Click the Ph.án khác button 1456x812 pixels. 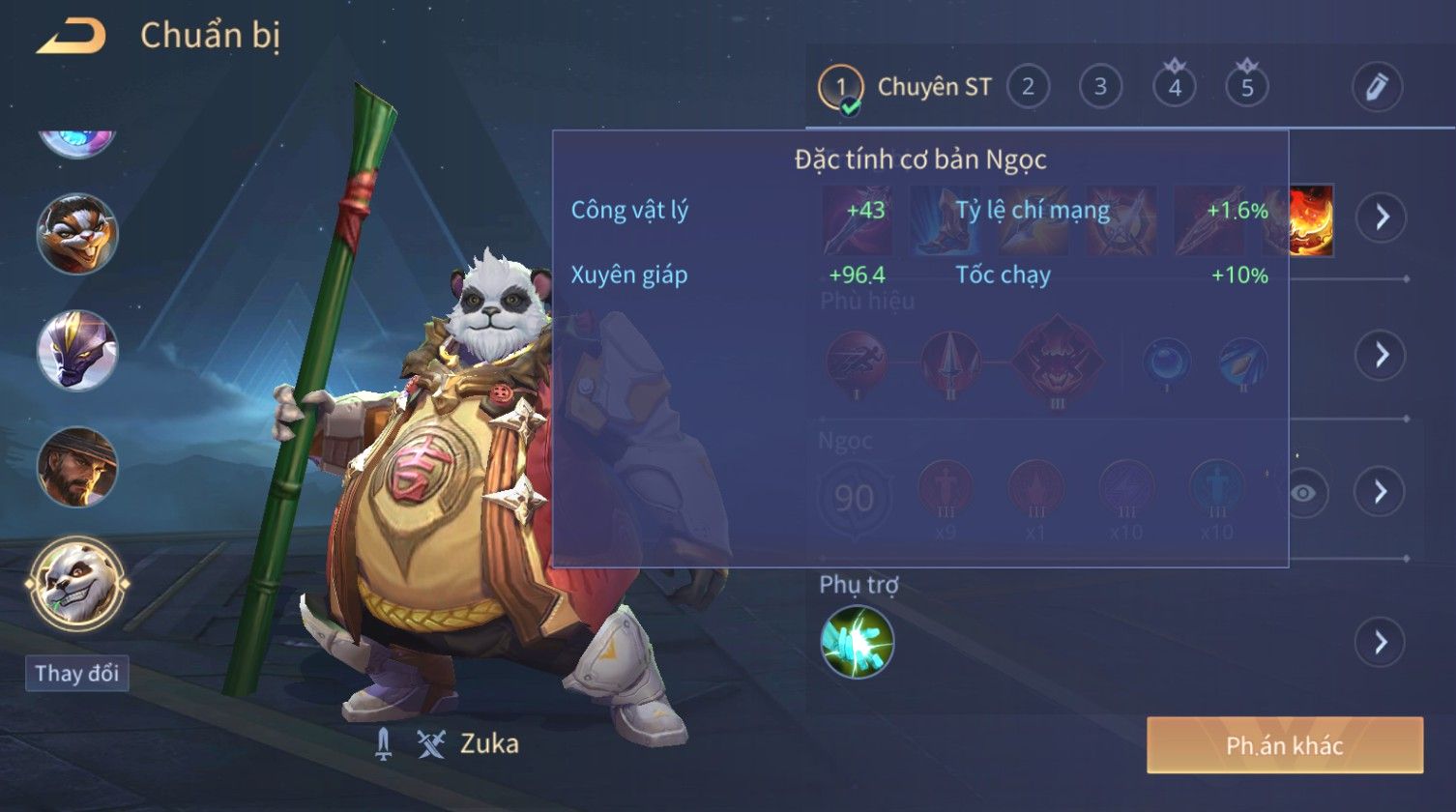tap(1284, 745)
